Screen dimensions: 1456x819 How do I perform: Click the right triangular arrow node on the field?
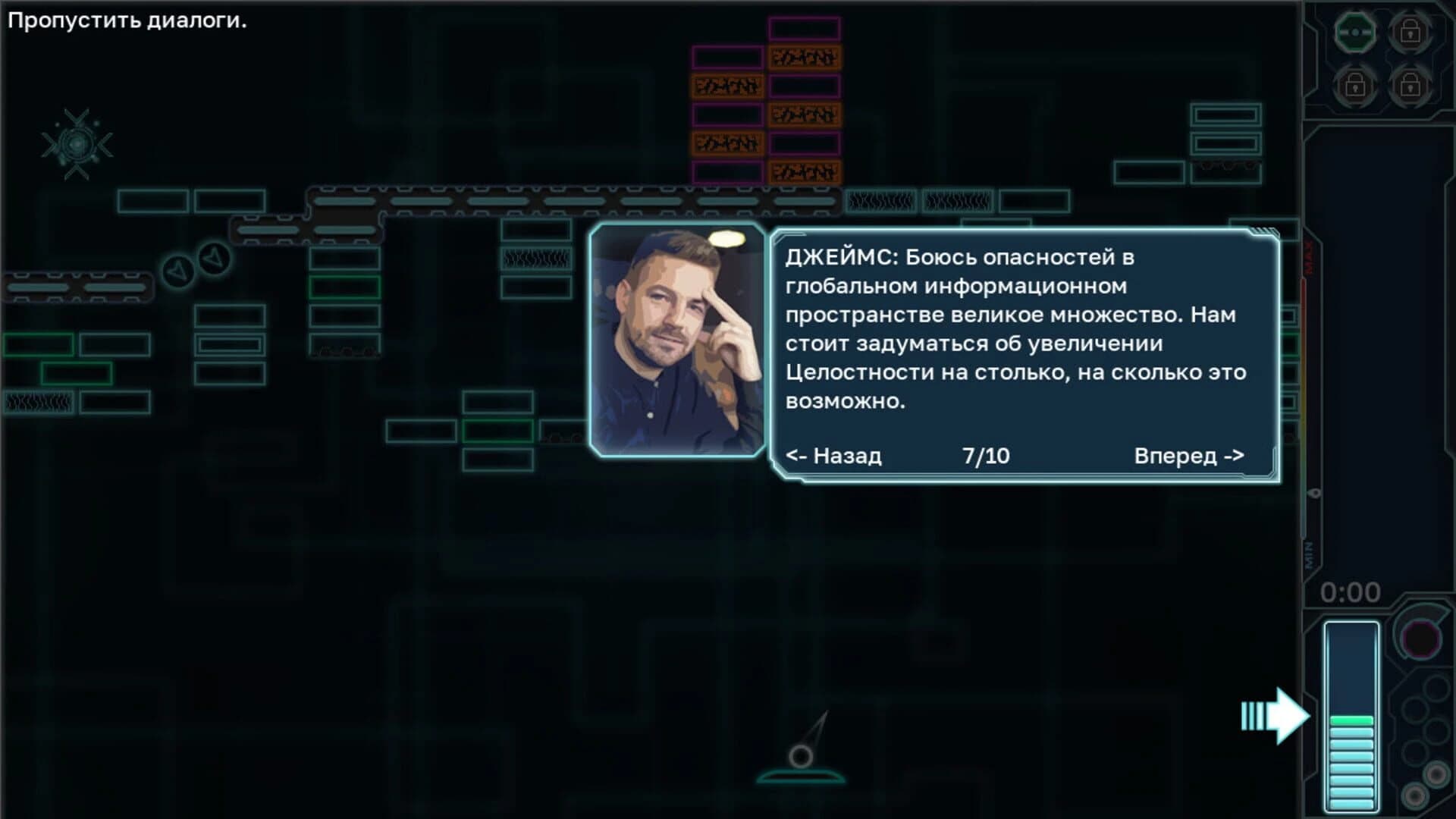point(215,256)
